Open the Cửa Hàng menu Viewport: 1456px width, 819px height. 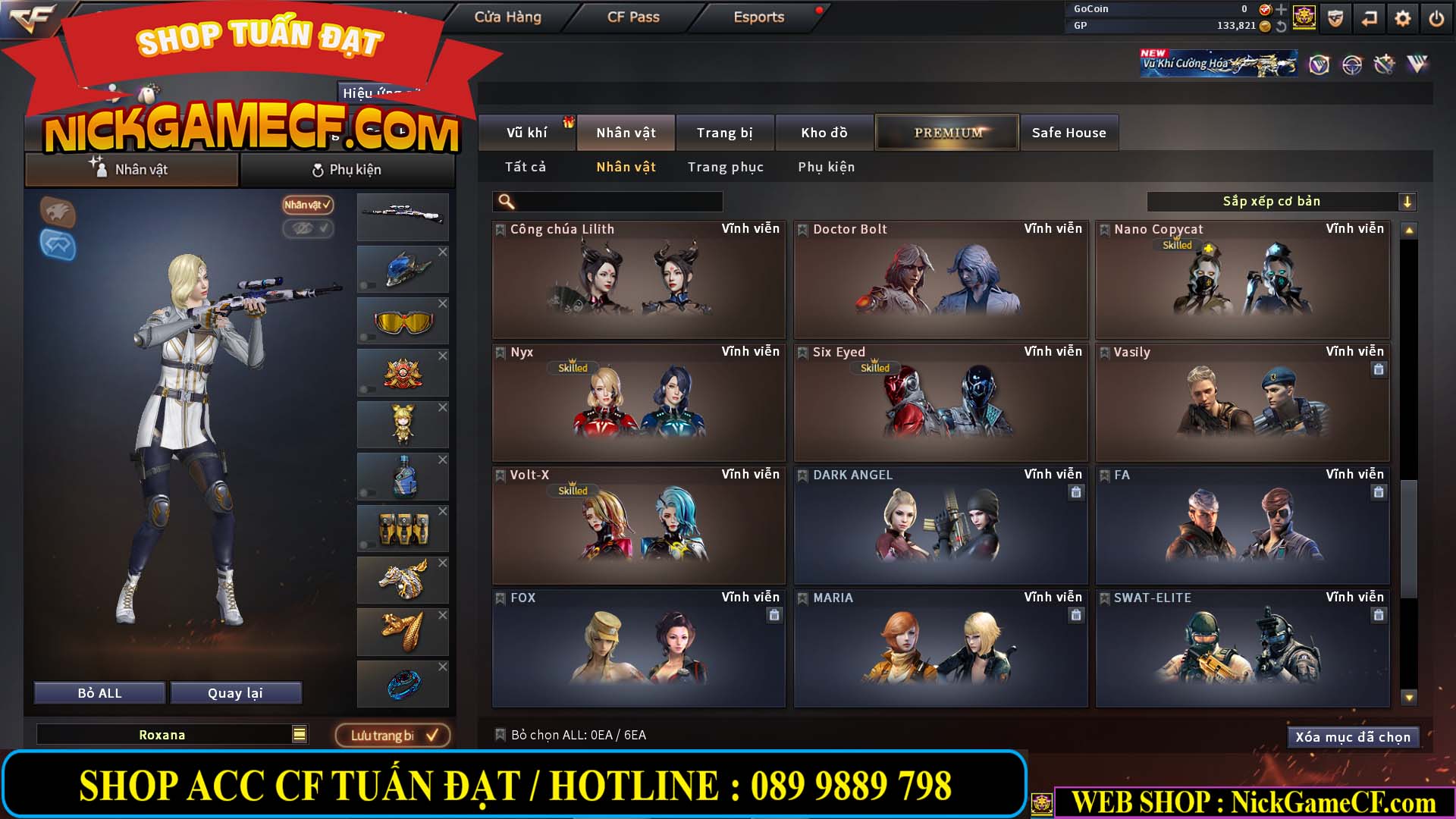(508, 17)
